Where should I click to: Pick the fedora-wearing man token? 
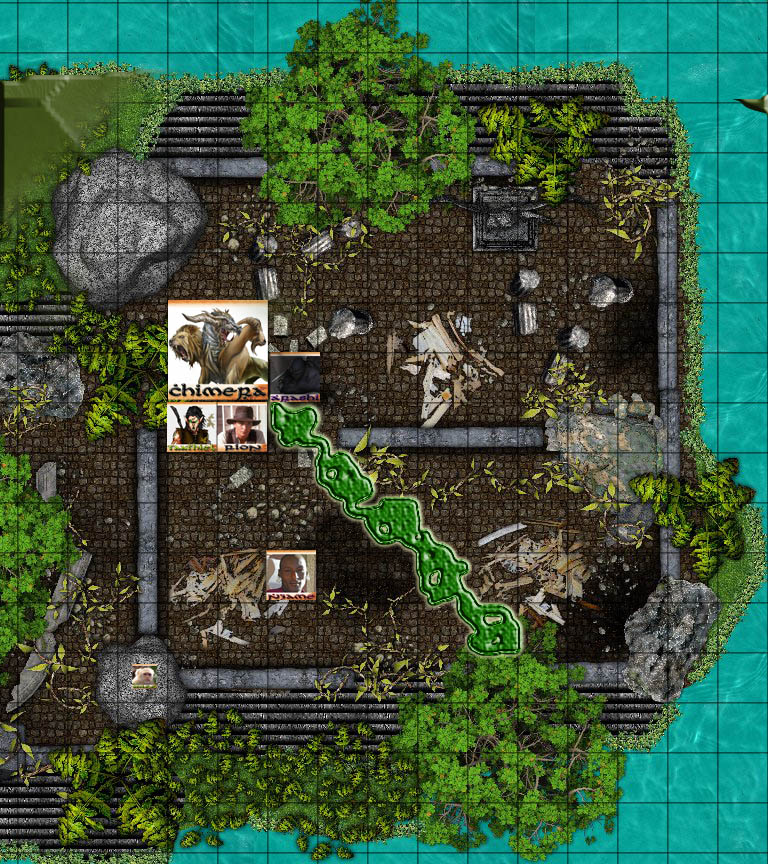tap(242, 427)
